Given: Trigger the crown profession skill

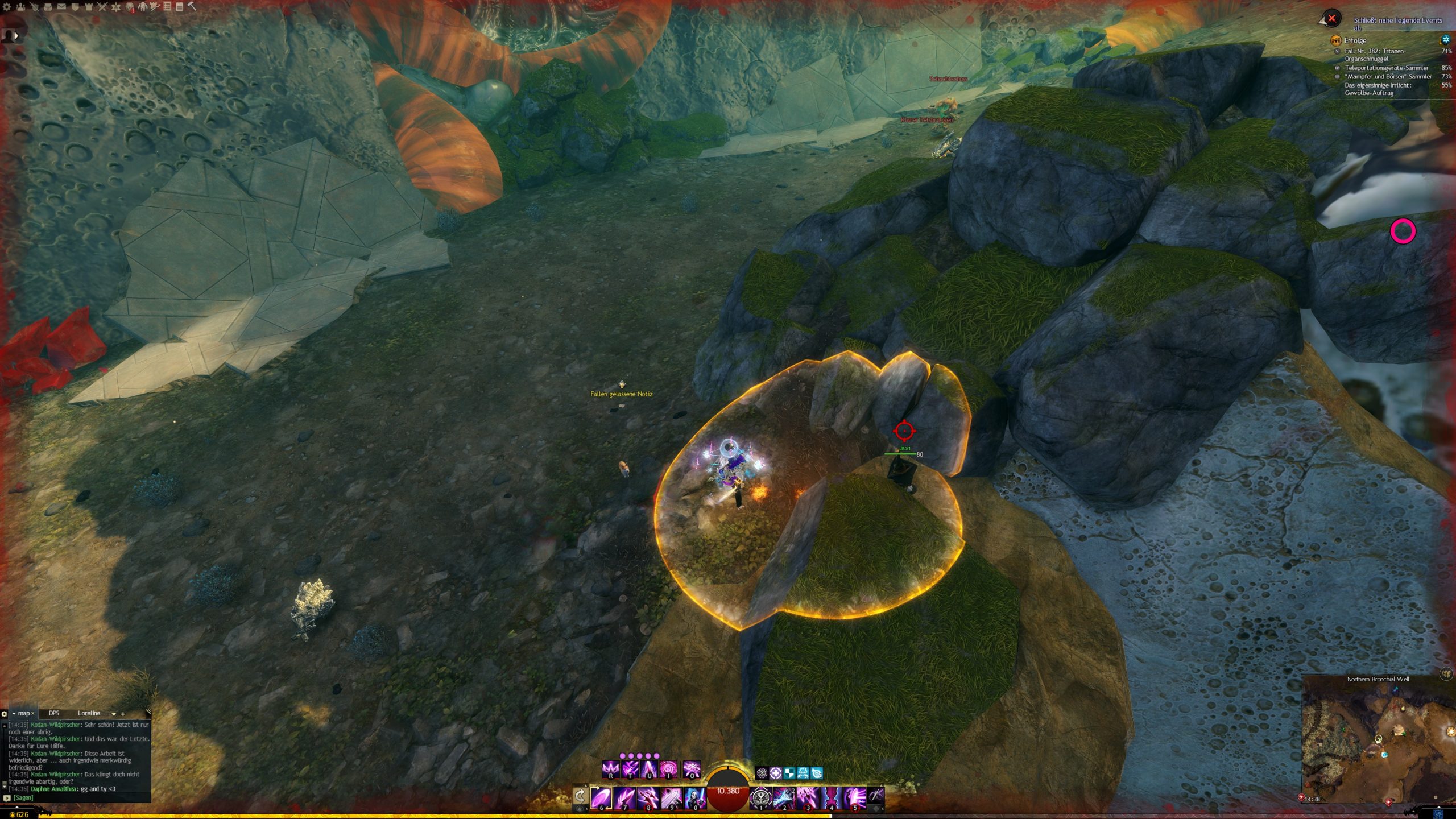Looking at the screenshot, I should 611,770.
